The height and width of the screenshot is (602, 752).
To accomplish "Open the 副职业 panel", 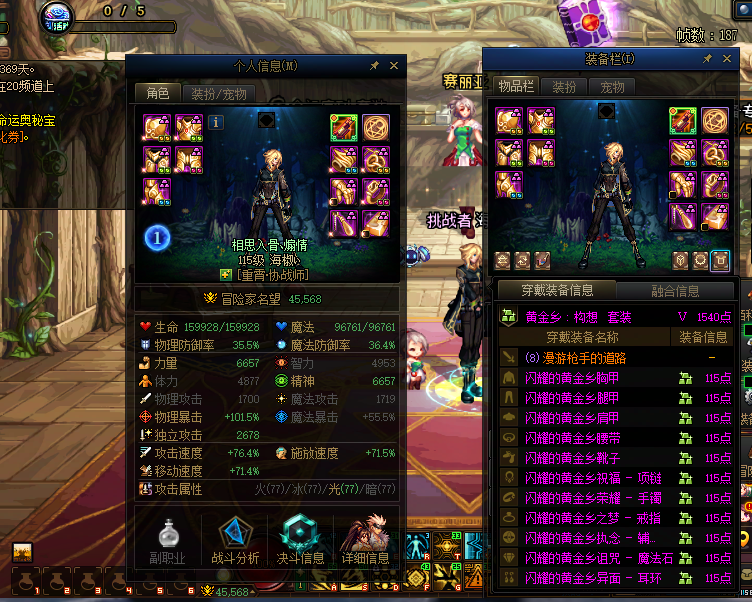I will (x=167, y=540).
